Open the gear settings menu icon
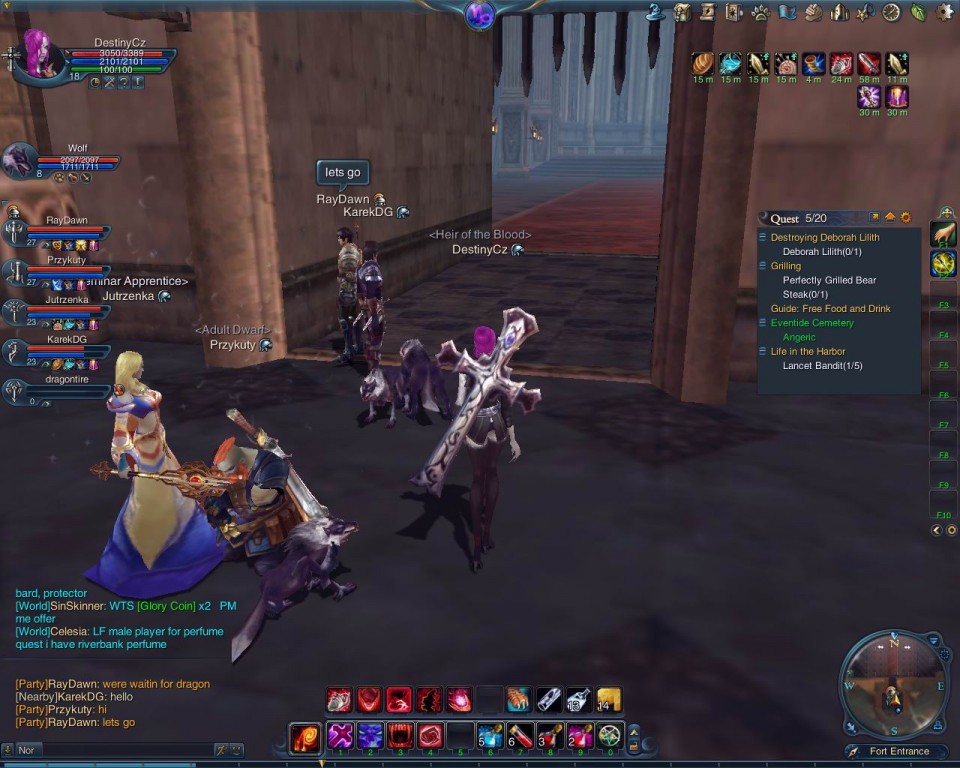The width and height of the screenshot is (960, 768). click(x=944, y=12)
